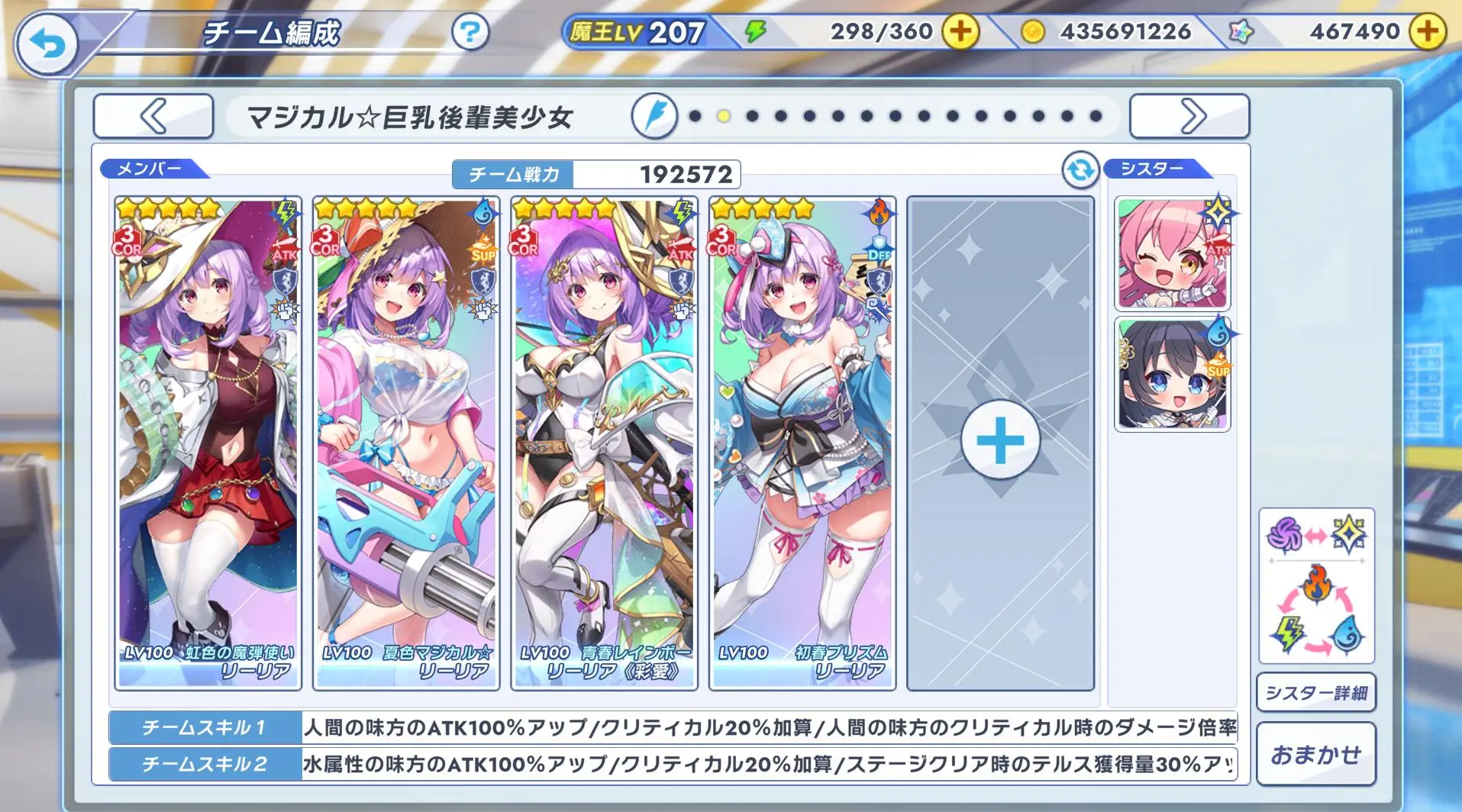Select the 青春レインボー リーリア《彩愛》 card
Screen dimensions: 1462x812
[x=604, y=443]
